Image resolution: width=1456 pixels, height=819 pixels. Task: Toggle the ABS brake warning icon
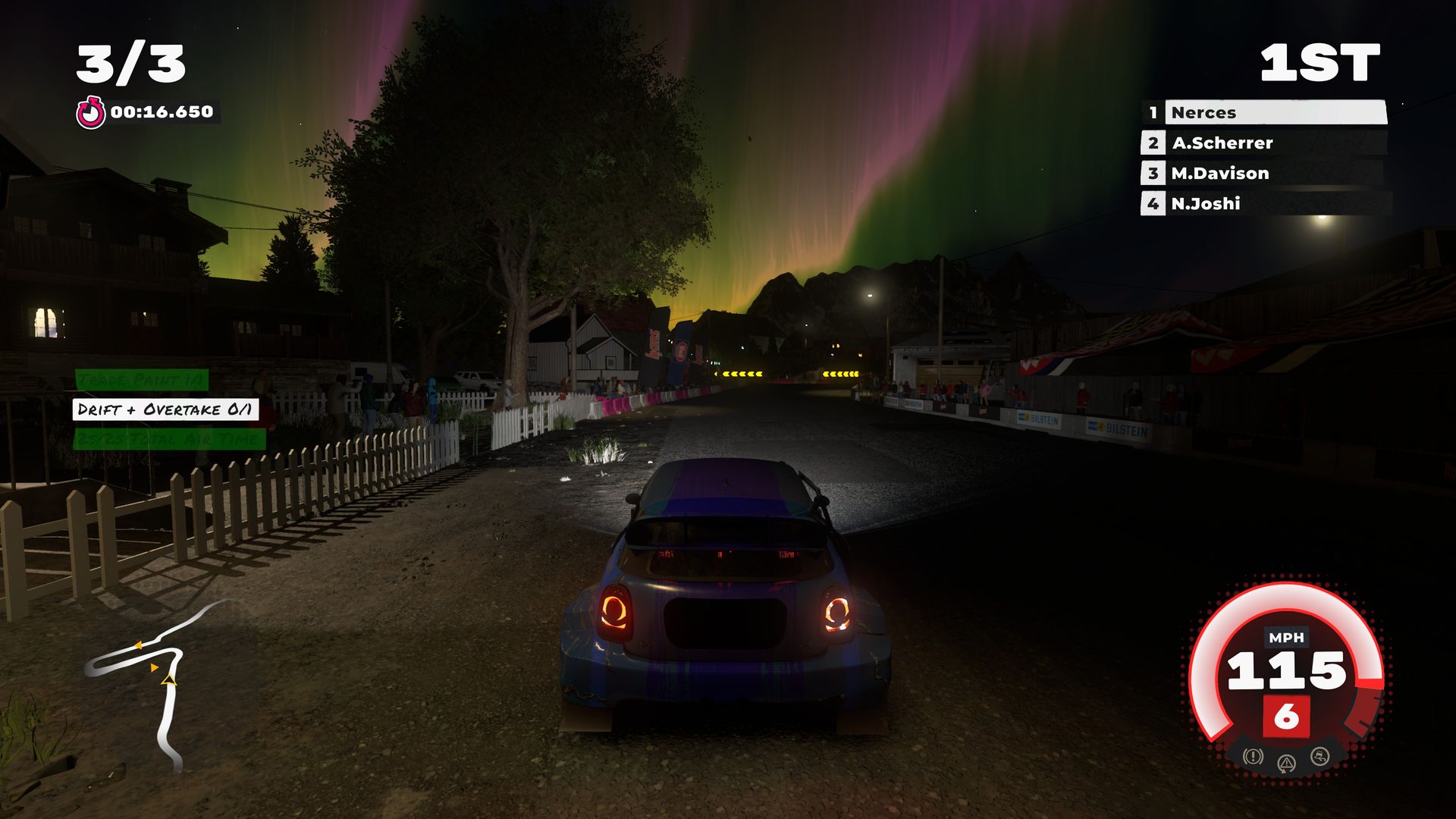pos(1253,756)
